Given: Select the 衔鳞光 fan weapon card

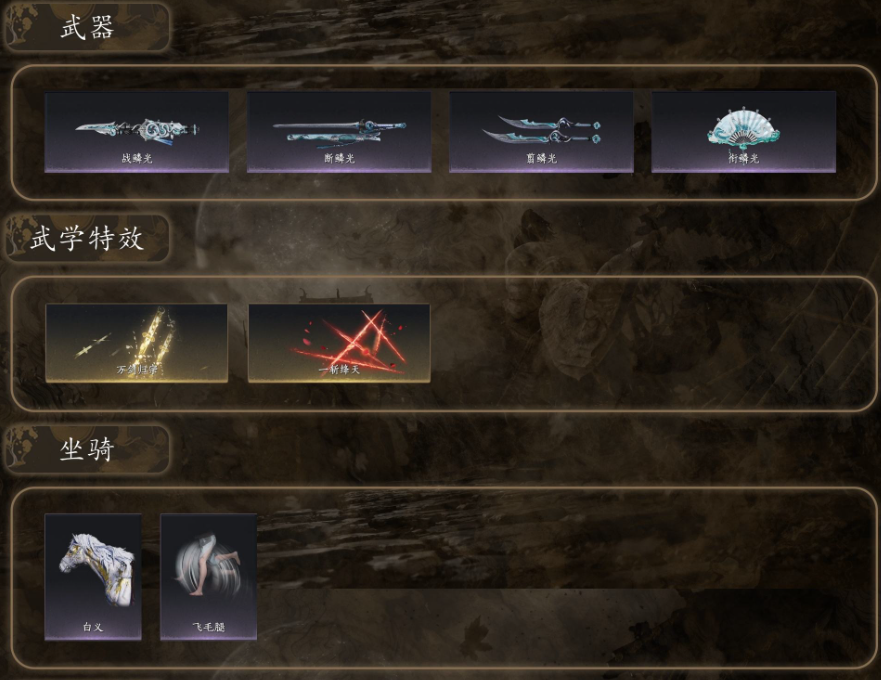Looking at the screenshot, I should [x=743, y=132].
